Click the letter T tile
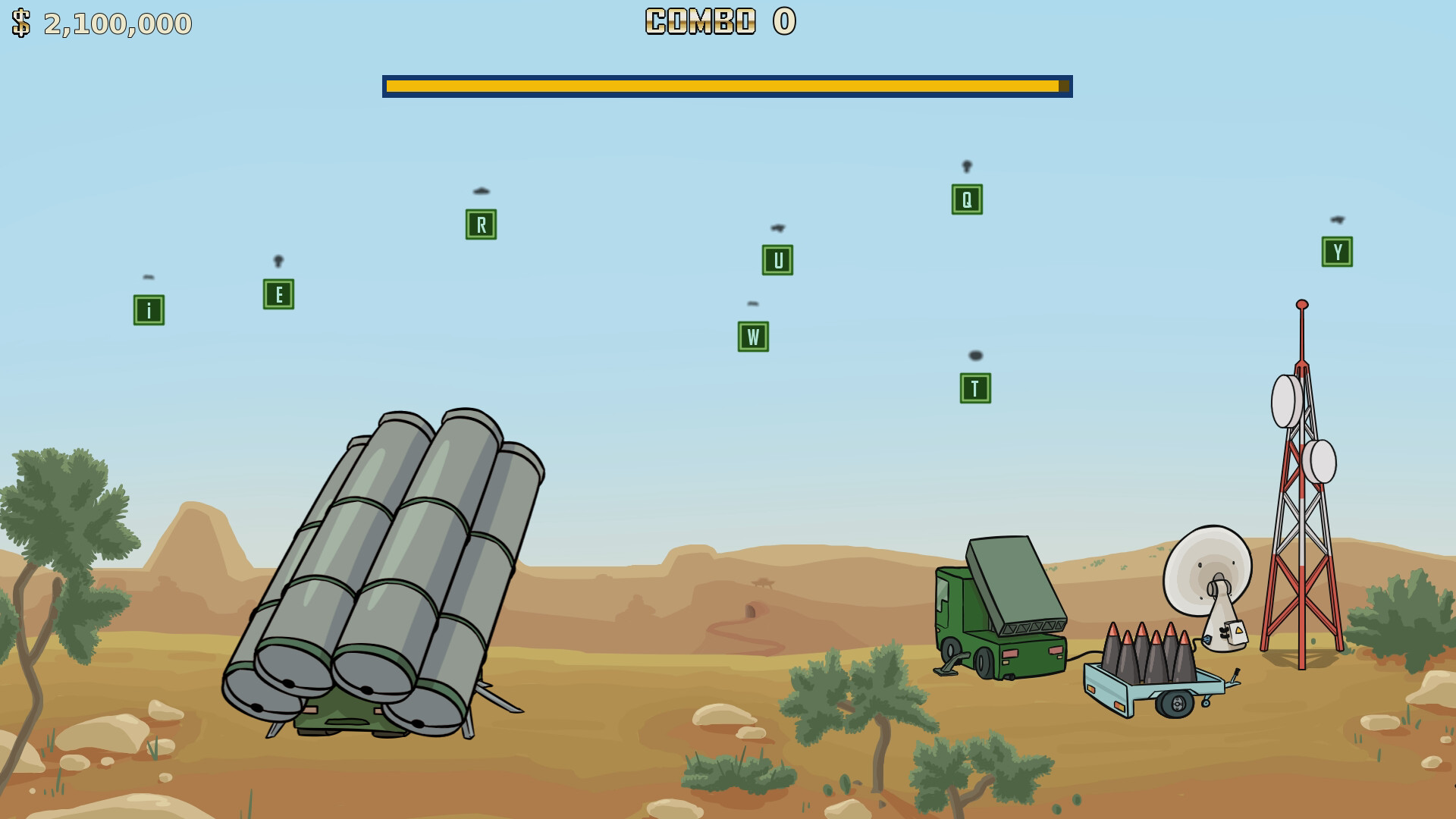Screen dimensions: 1456x819 pos(973,389)
